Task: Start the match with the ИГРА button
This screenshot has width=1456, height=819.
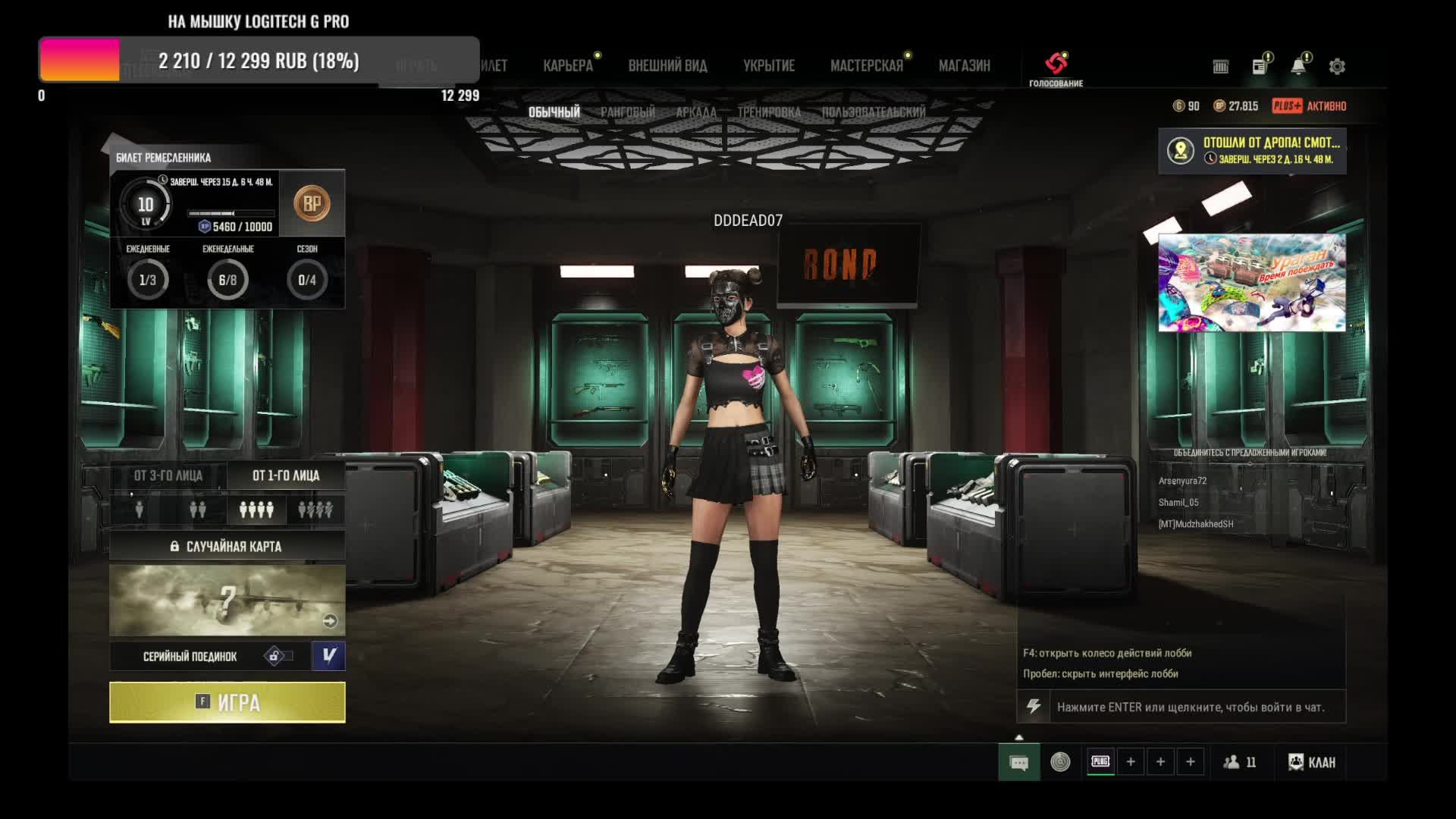Action: [227, 702]
